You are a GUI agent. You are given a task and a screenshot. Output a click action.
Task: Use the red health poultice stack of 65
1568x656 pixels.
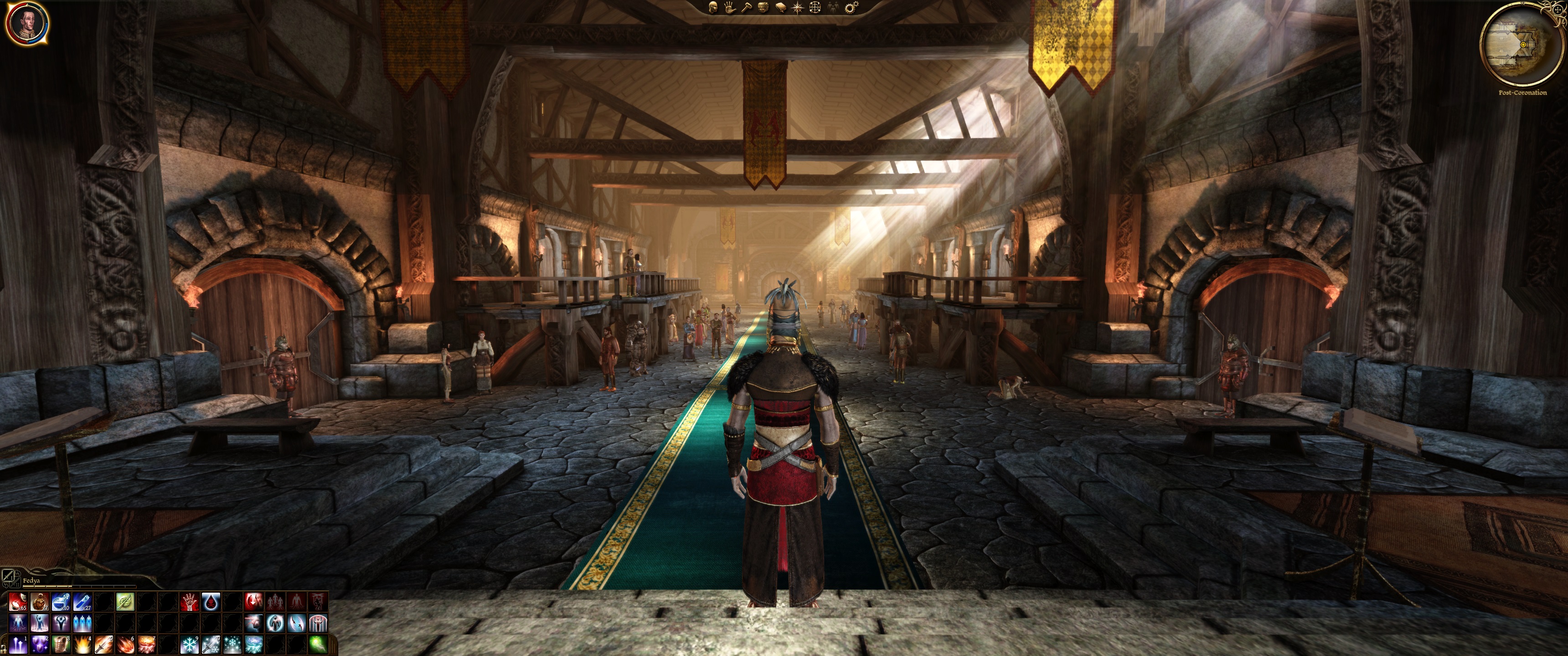[18, 602]
